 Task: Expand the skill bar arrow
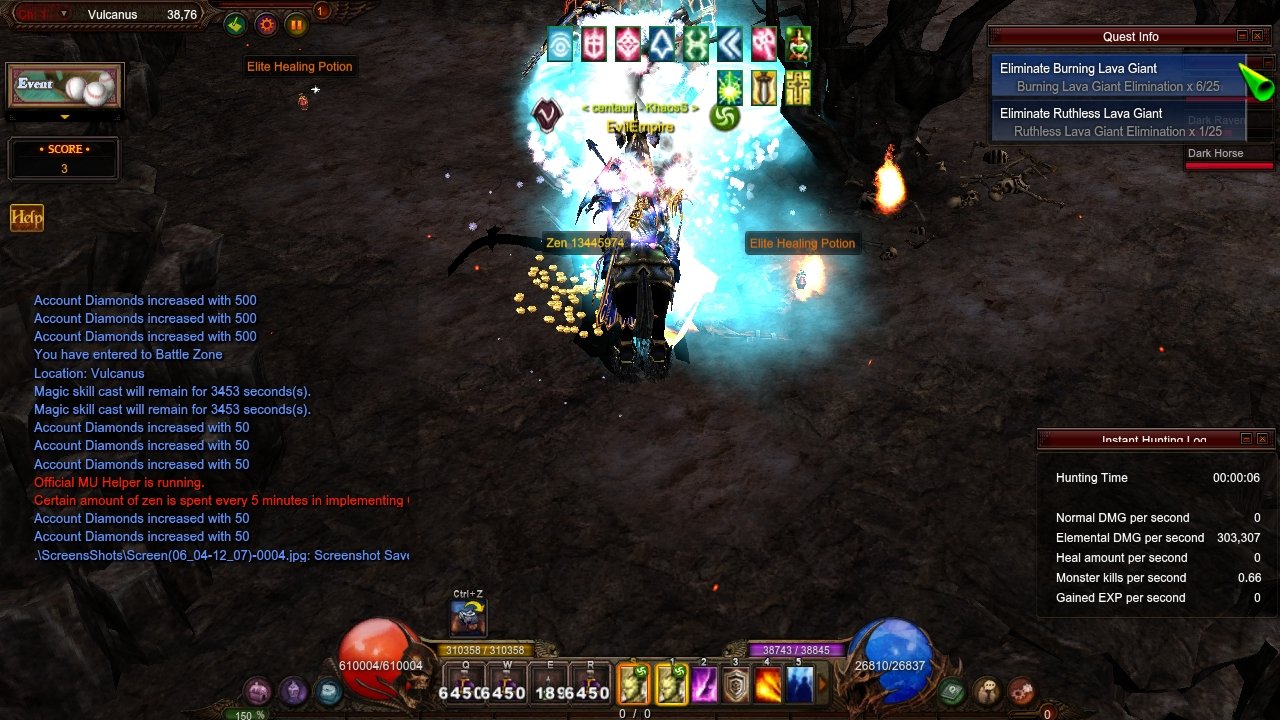824,685
